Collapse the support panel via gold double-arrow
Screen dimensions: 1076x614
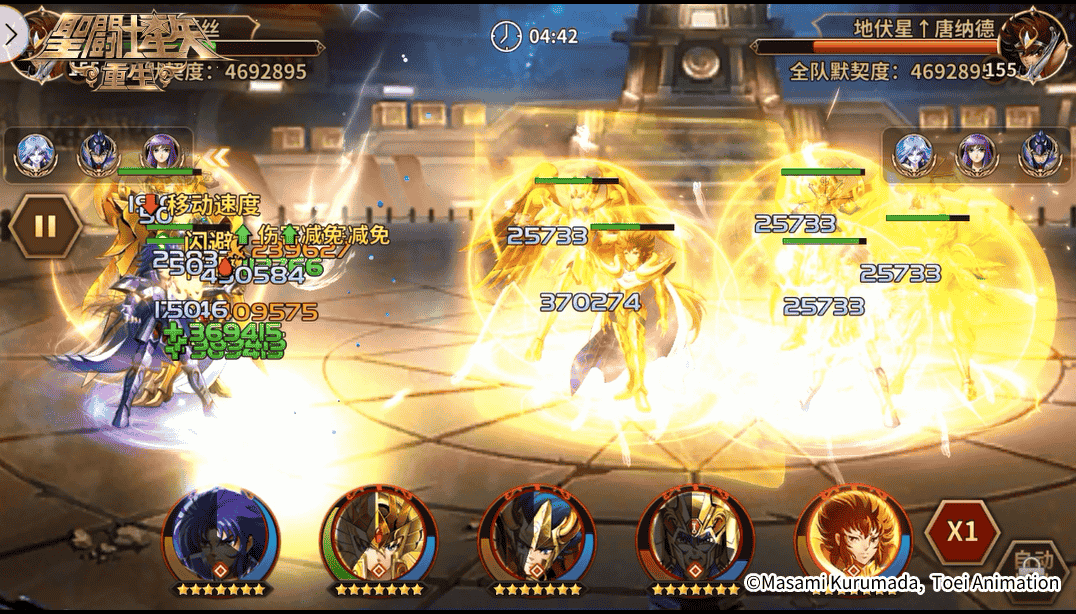(217, 156)
